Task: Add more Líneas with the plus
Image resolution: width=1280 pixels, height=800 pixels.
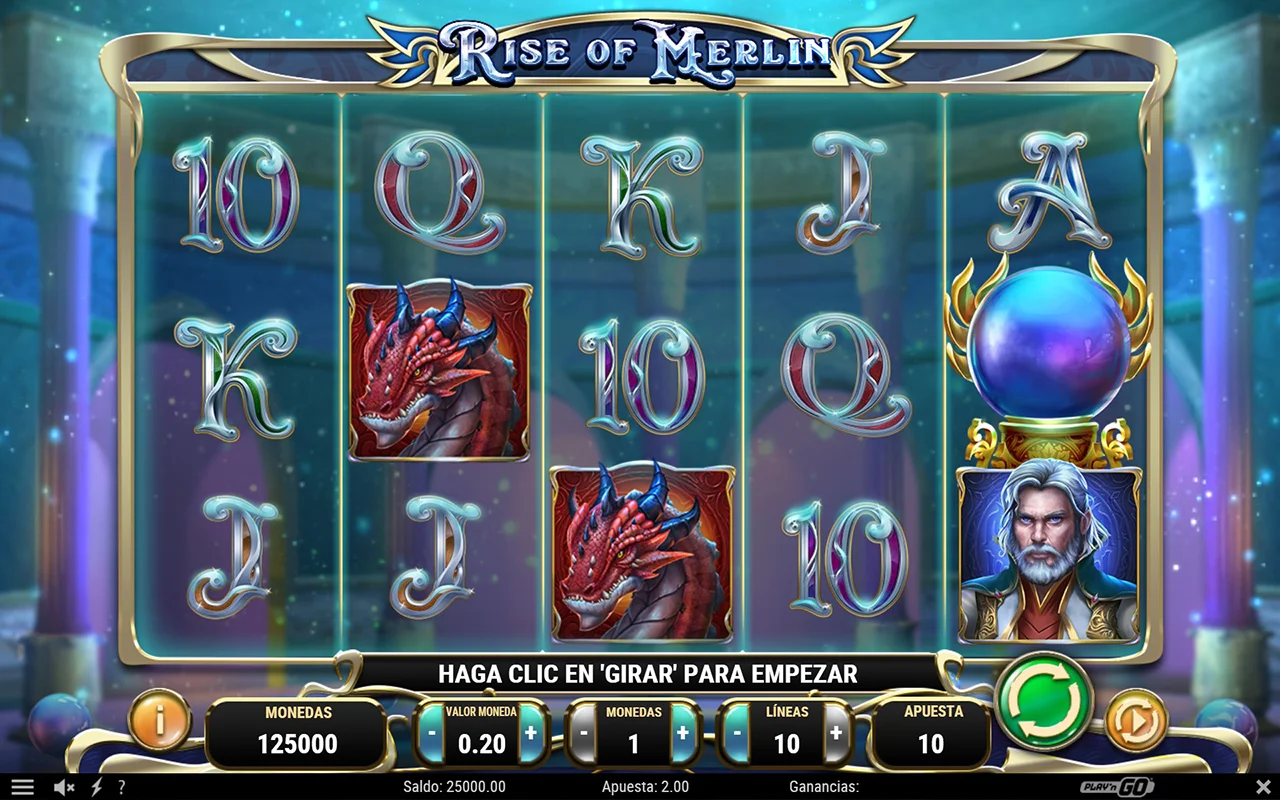Action: pos(836,732)
